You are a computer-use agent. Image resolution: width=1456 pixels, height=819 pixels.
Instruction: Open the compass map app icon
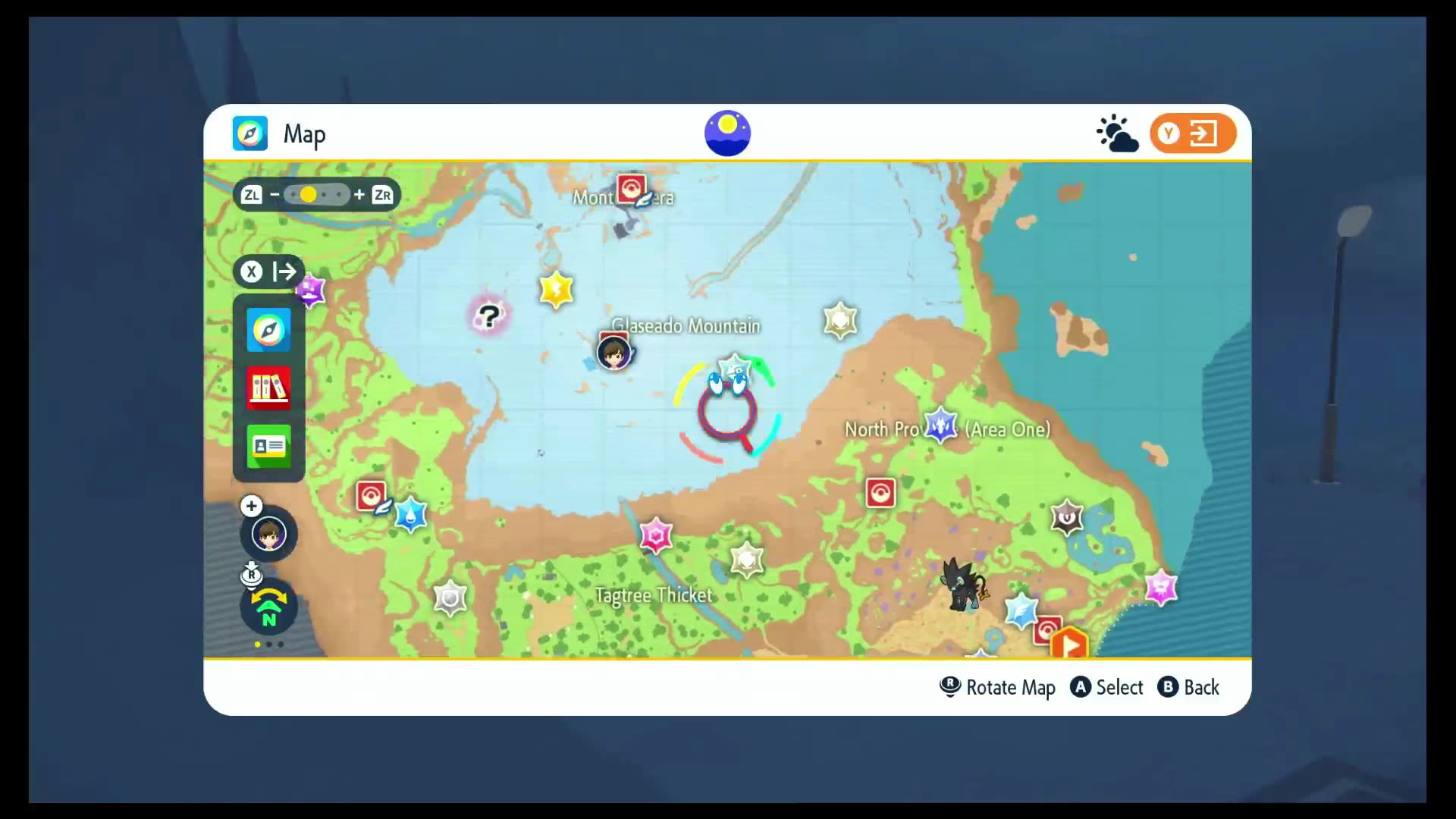click(x=268, y=330)
